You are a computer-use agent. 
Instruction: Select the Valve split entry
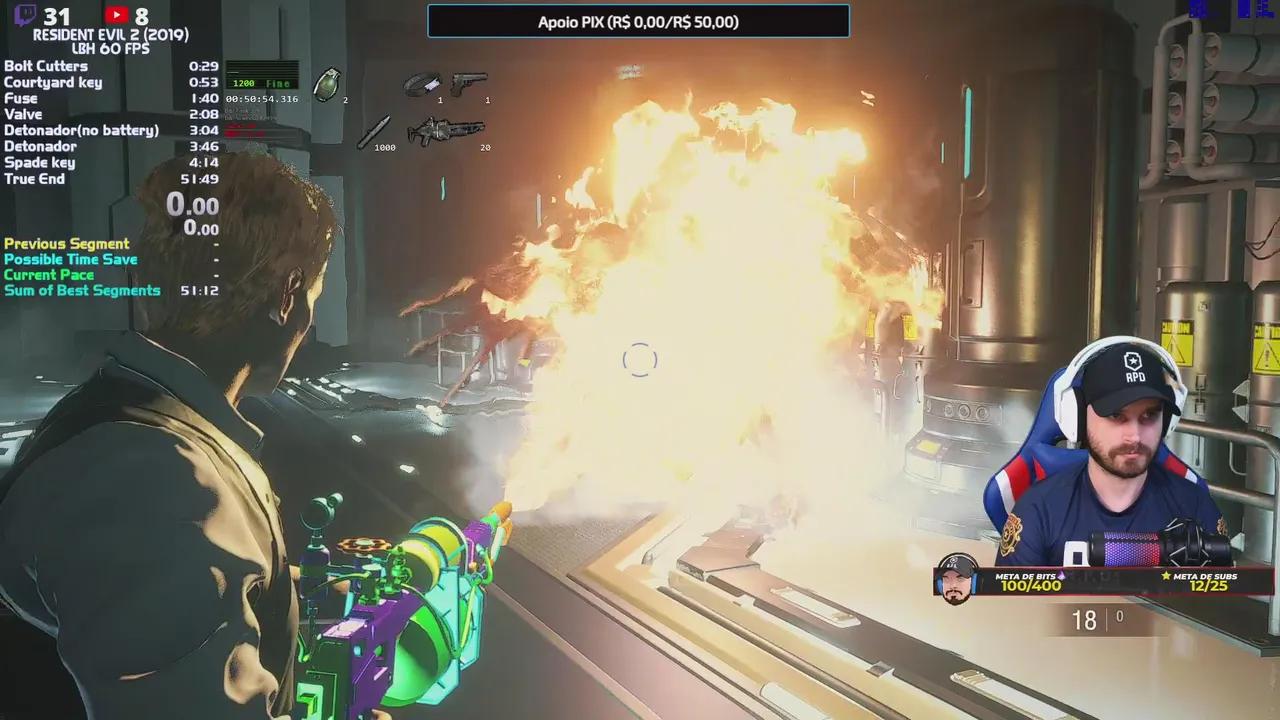110,114
